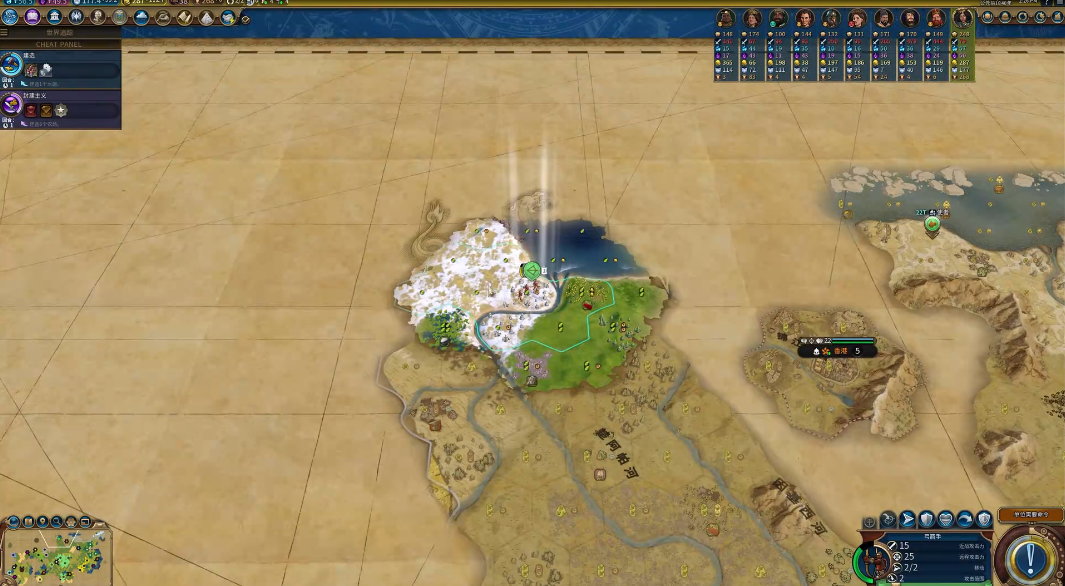The width and height of the screenshot is (1065, 586).
Task: Open the civics tree button
Action: tap(32, 17)
